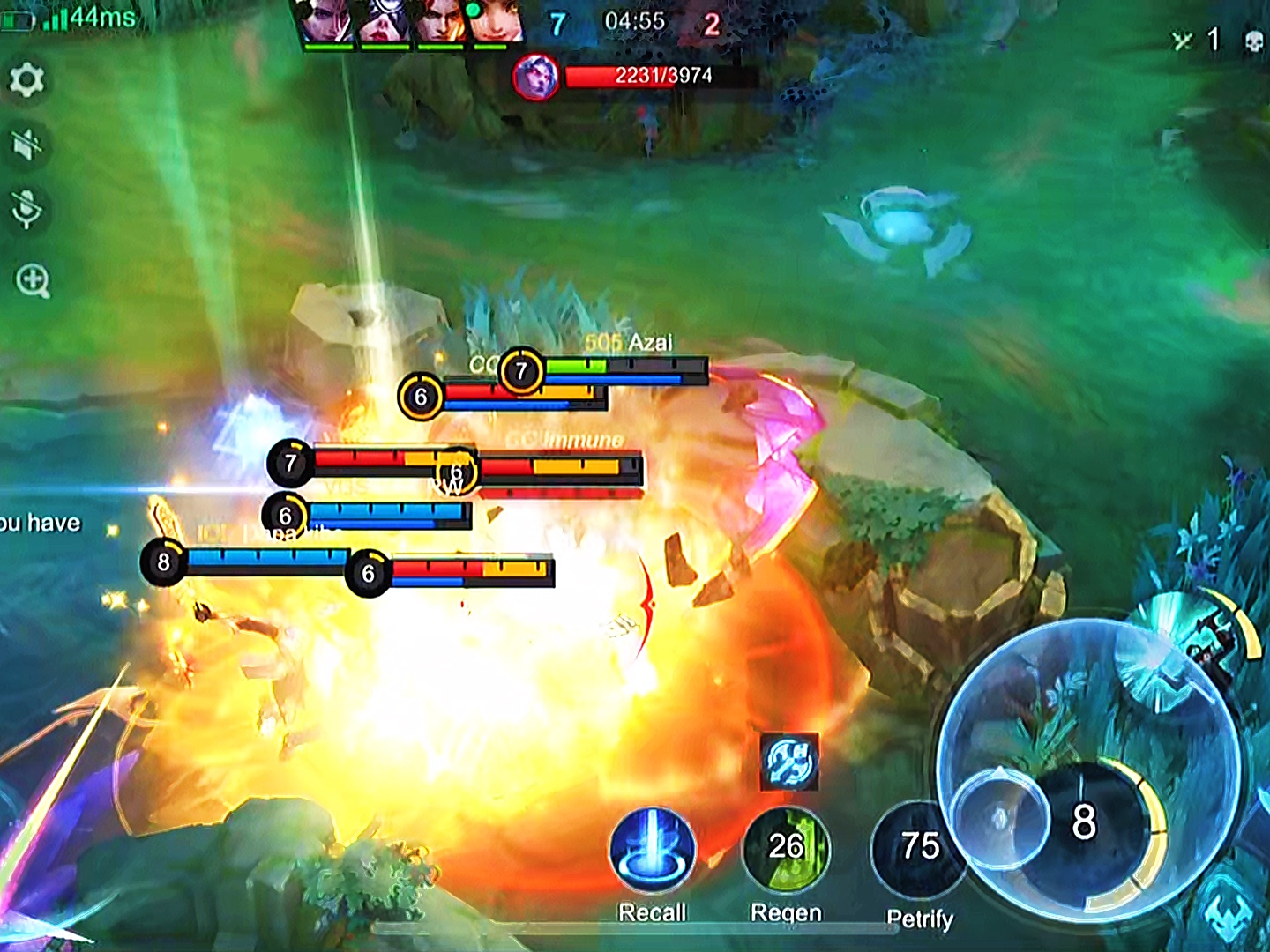Open the settings gear menu
1270x952 pixels.
point(26,81)
